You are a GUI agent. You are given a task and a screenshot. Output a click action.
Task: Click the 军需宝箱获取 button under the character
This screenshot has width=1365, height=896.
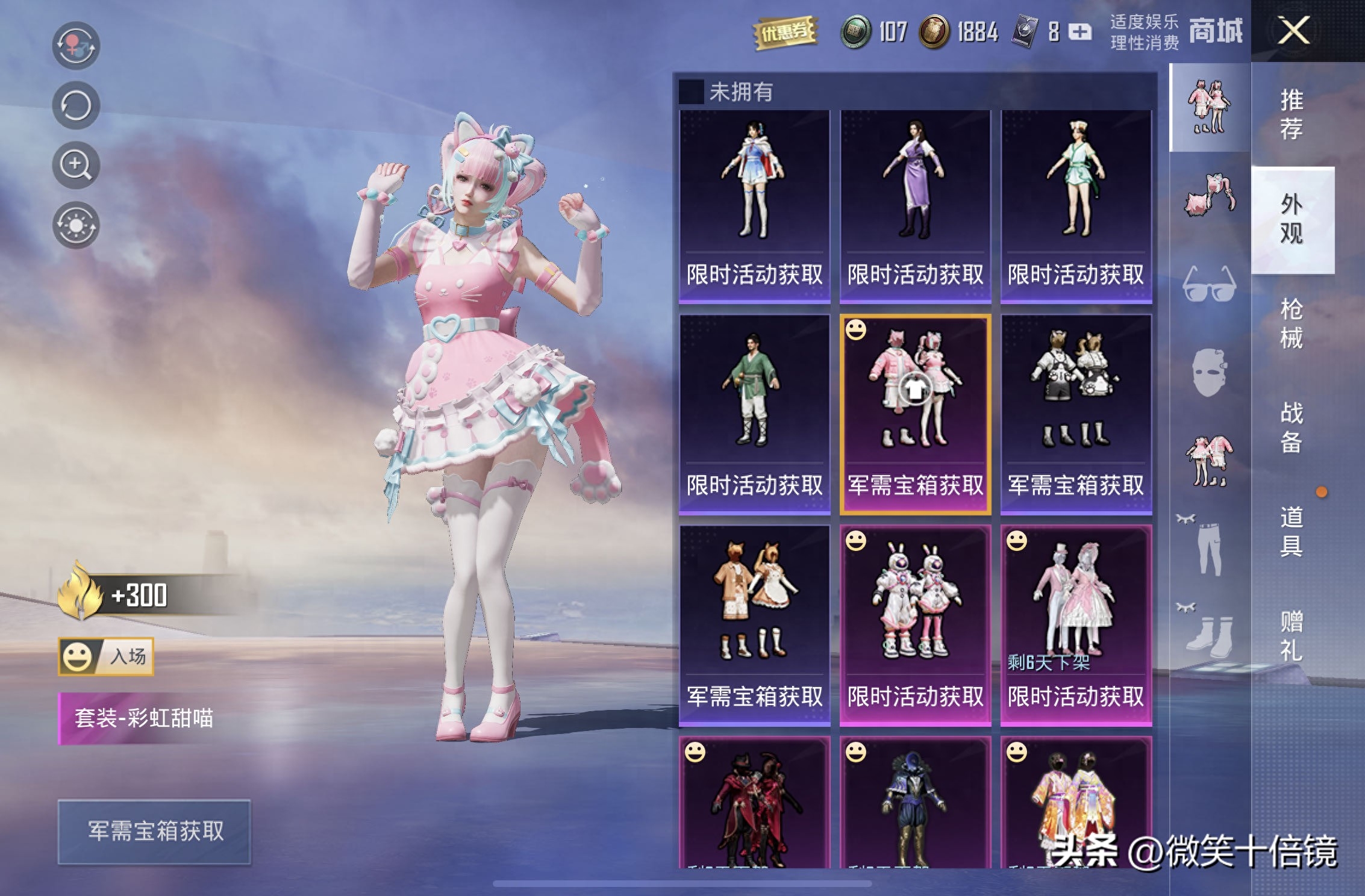click(154, 832)
